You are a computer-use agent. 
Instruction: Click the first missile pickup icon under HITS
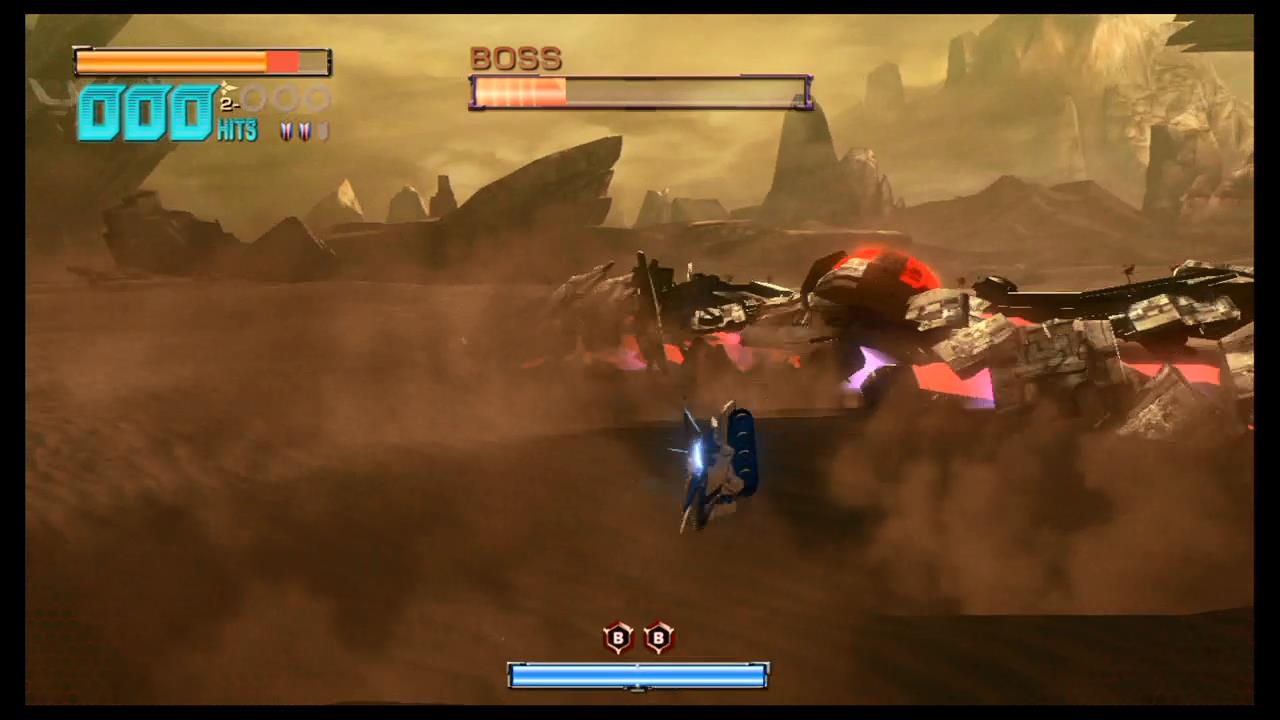tap(285, 130)
